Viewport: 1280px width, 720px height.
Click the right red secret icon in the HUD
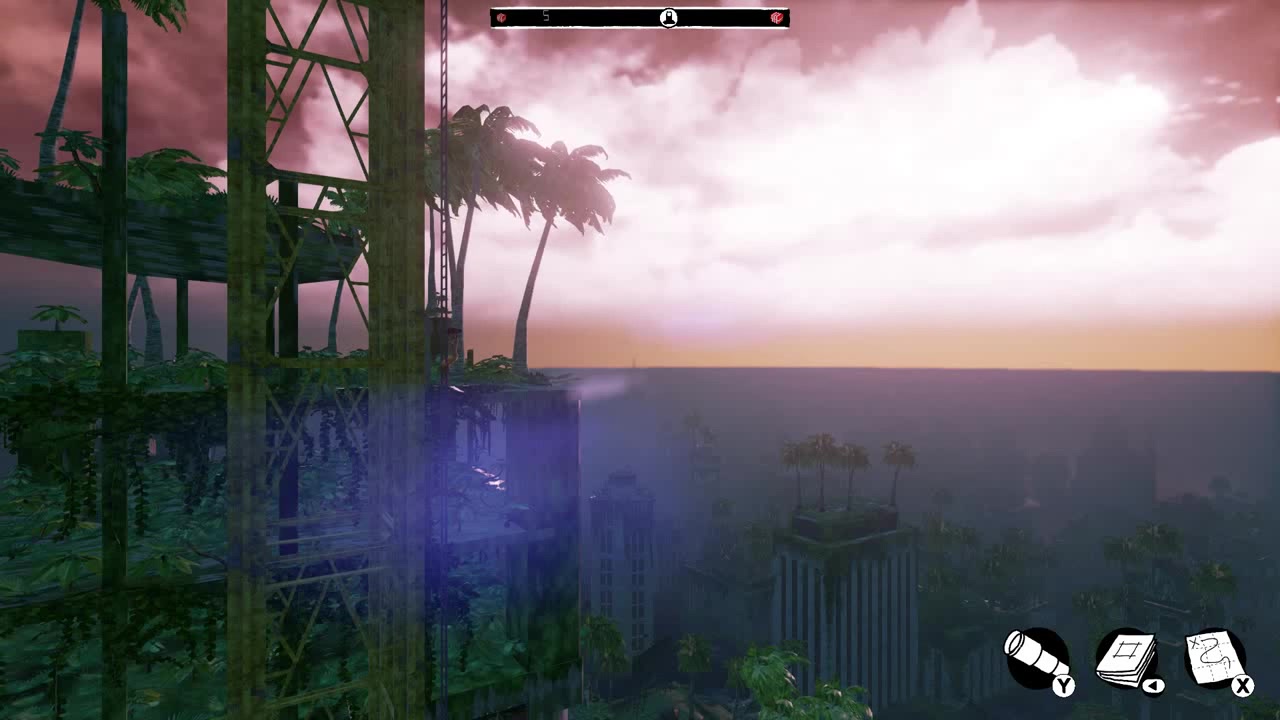click(777, 16)
